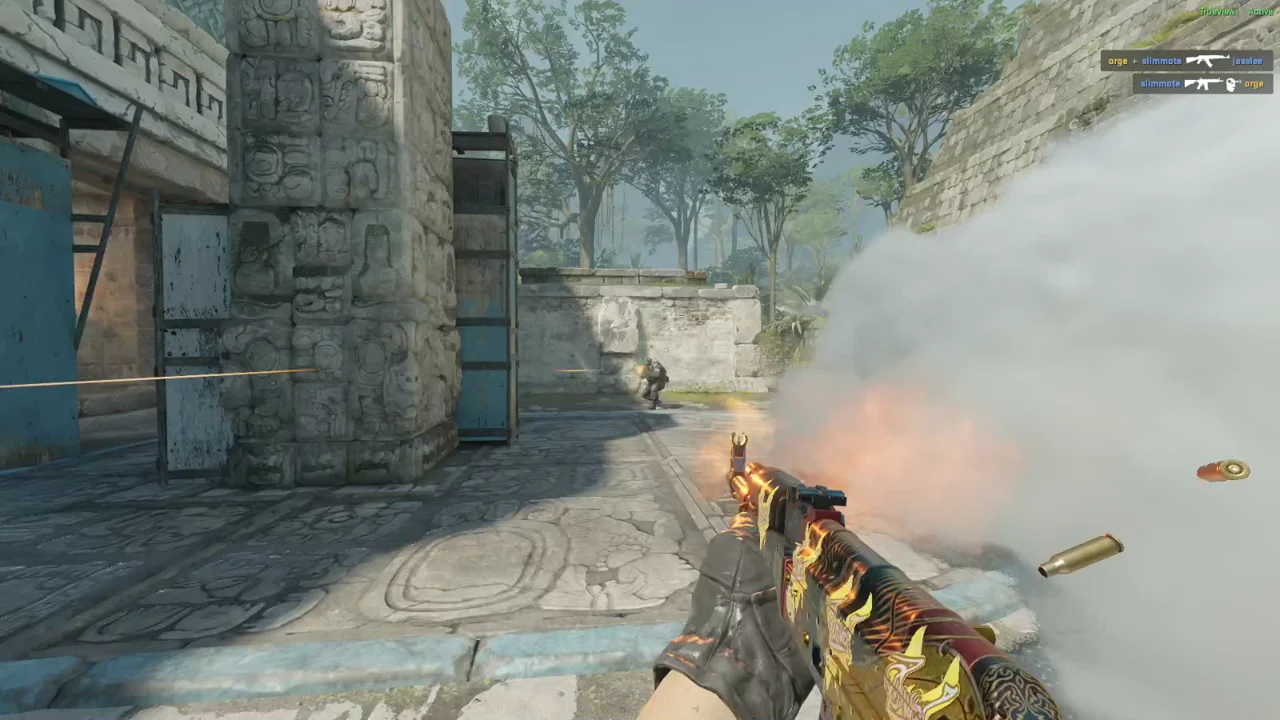Expand the first killfeed entry panel
Viewport: 1280px width, 720px height.
(1185, 60)
